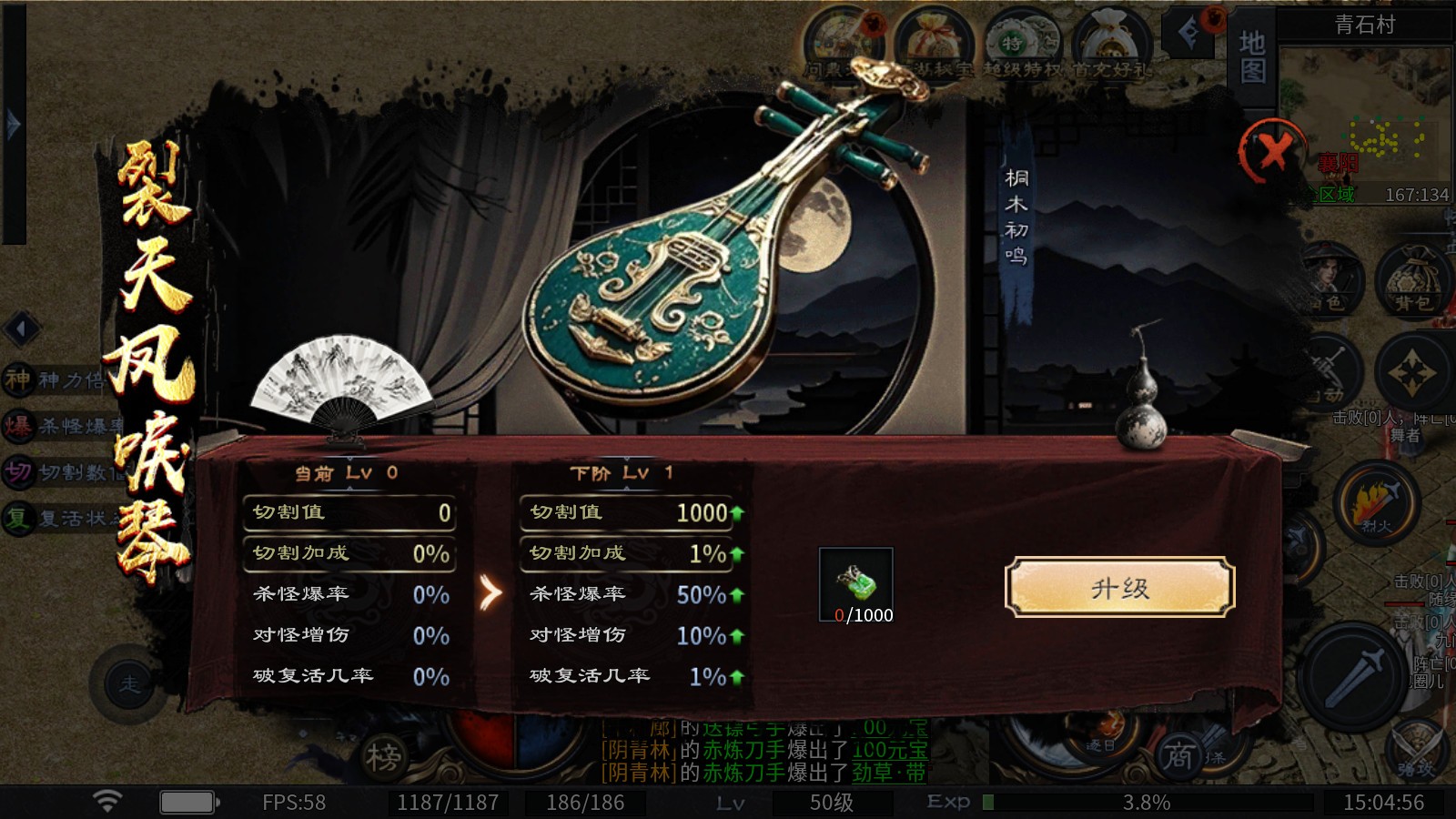This screenshot has width=1456, height=819.
Task: Activate the 烈火 flame sword skill
Action: click(1376, 502)
